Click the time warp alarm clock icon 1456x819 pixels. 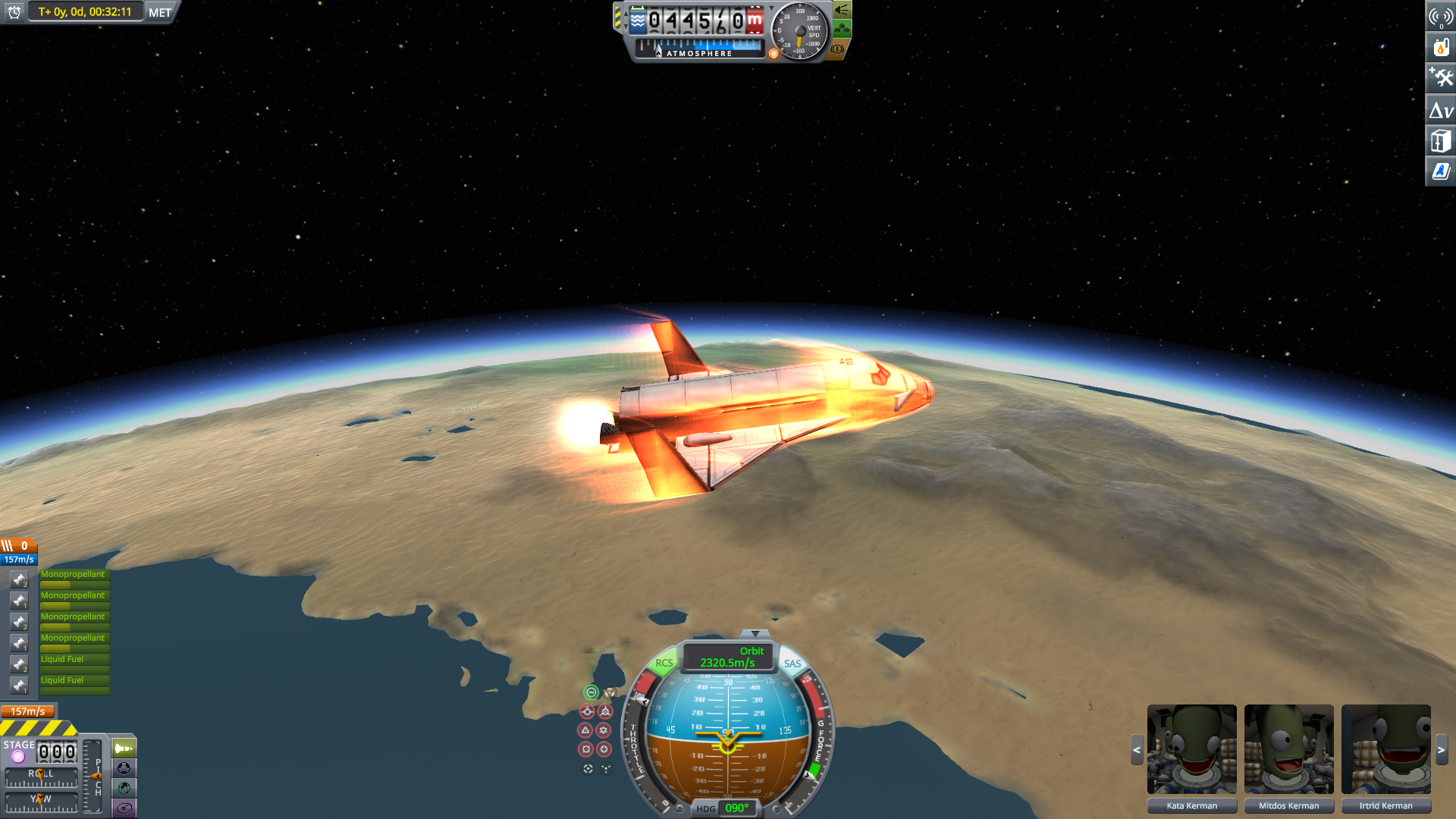14,12
